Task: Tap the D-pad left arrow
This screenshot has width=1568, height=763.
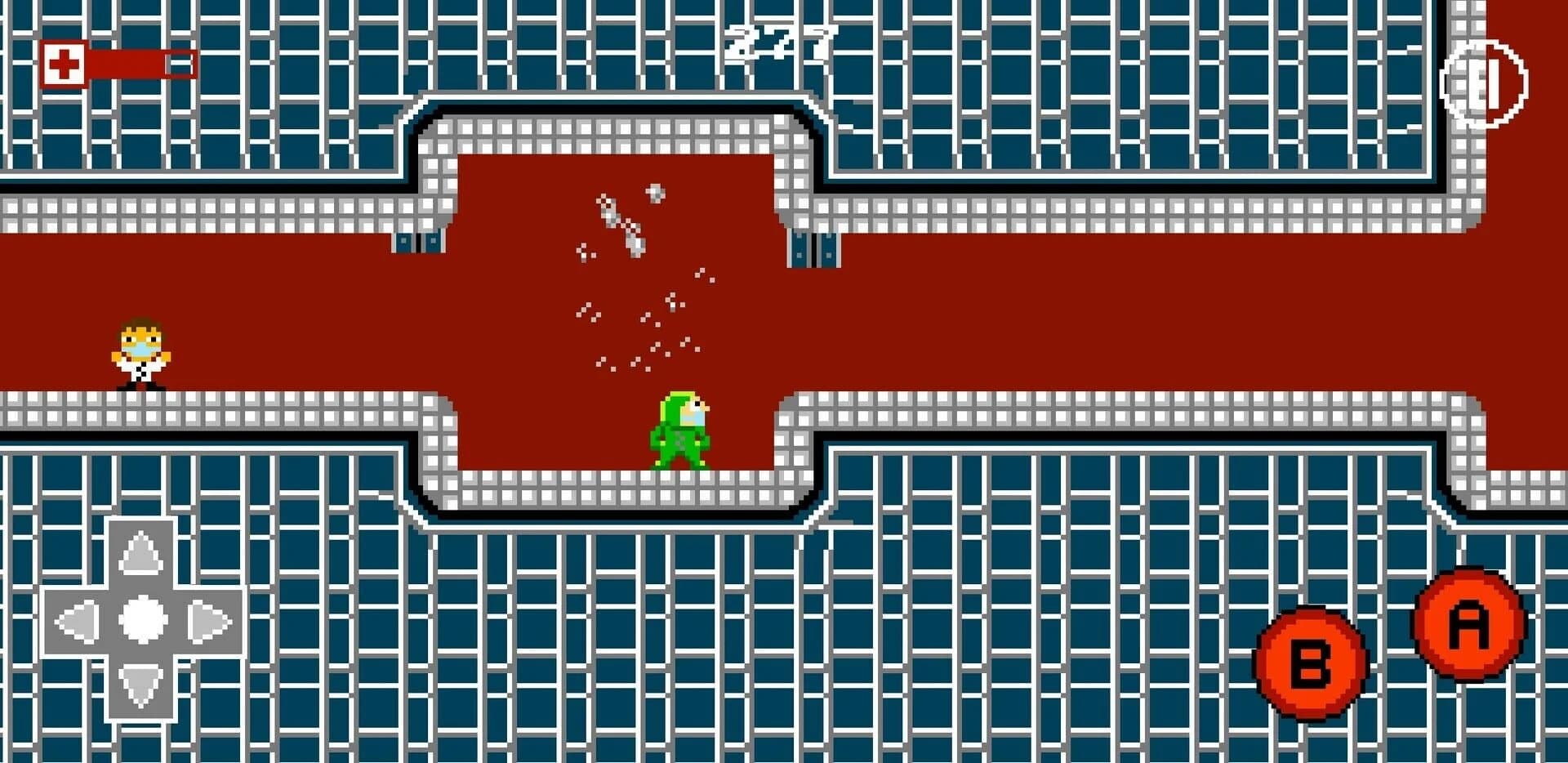Action: [78, 621]
